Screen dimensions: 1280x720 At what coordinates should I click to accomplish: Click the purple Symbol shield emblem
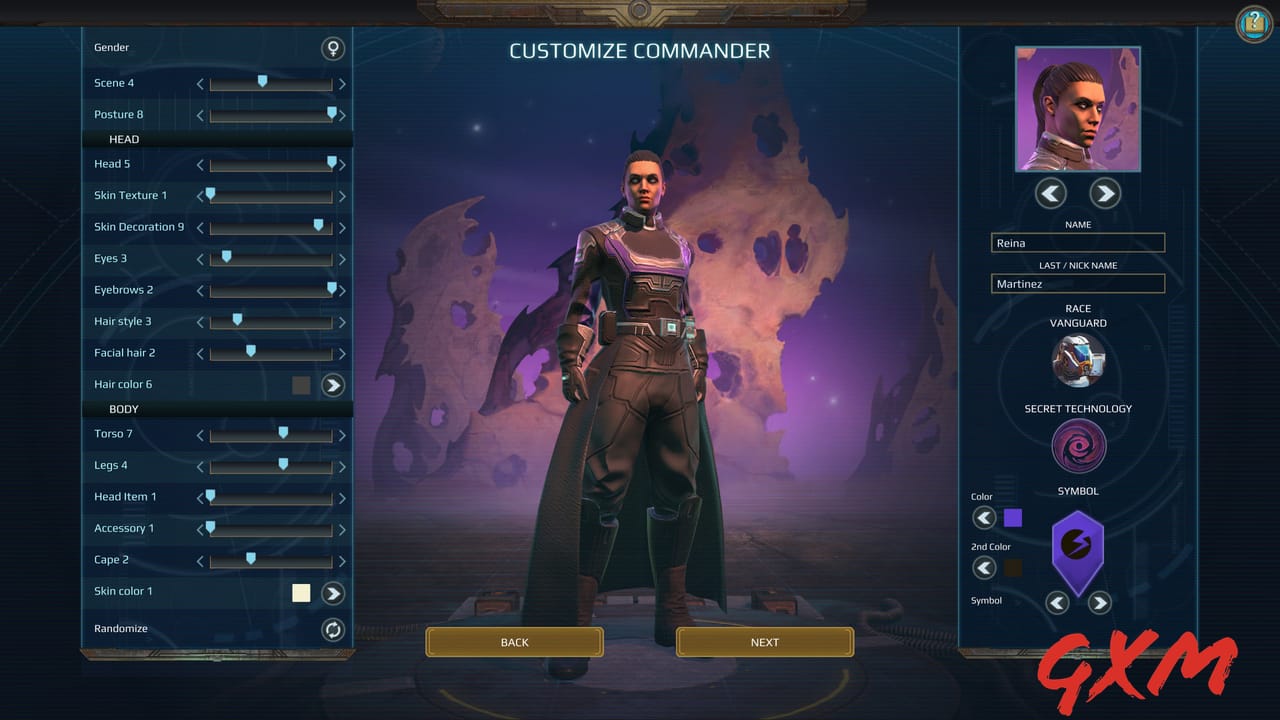[x=1078, y=551]
